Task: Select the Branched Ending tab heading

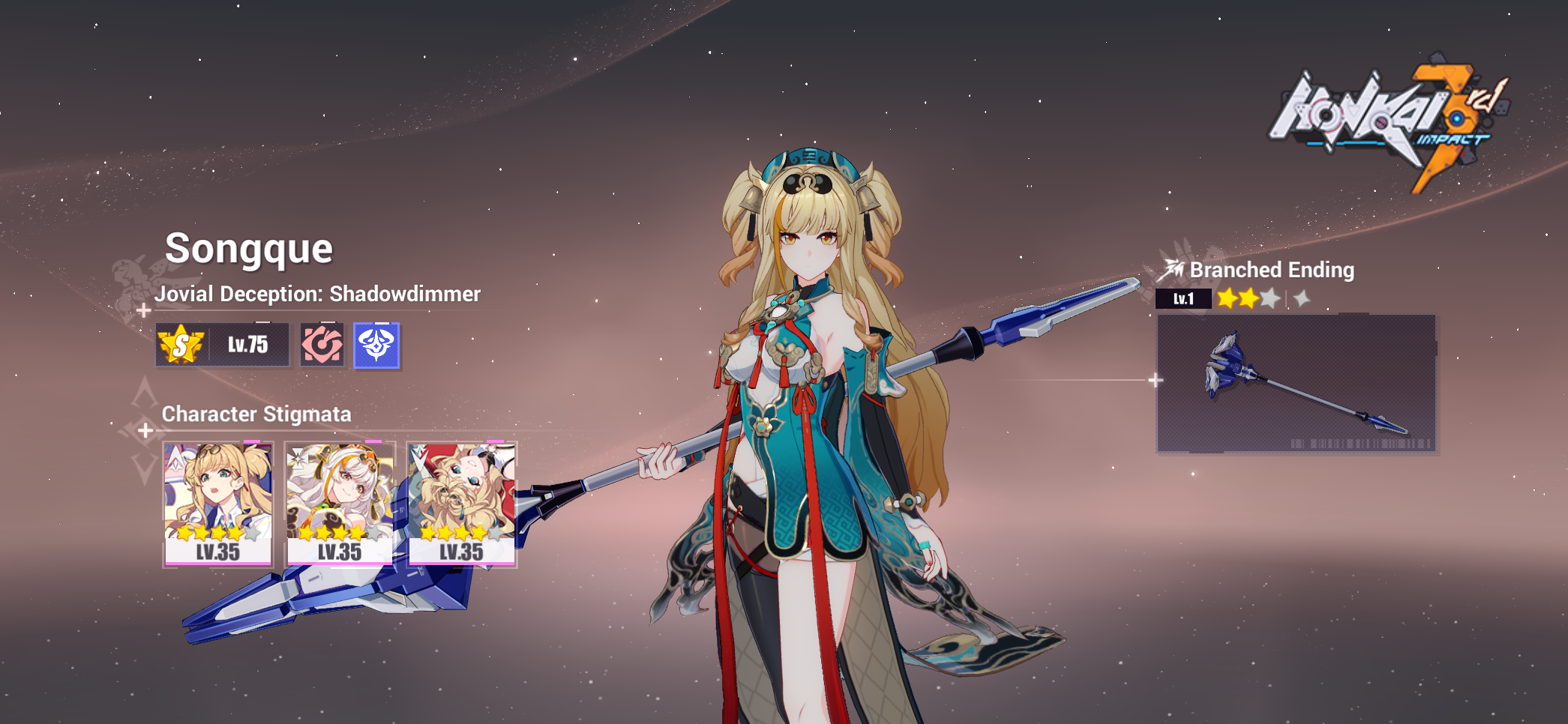Action: 1273,271
